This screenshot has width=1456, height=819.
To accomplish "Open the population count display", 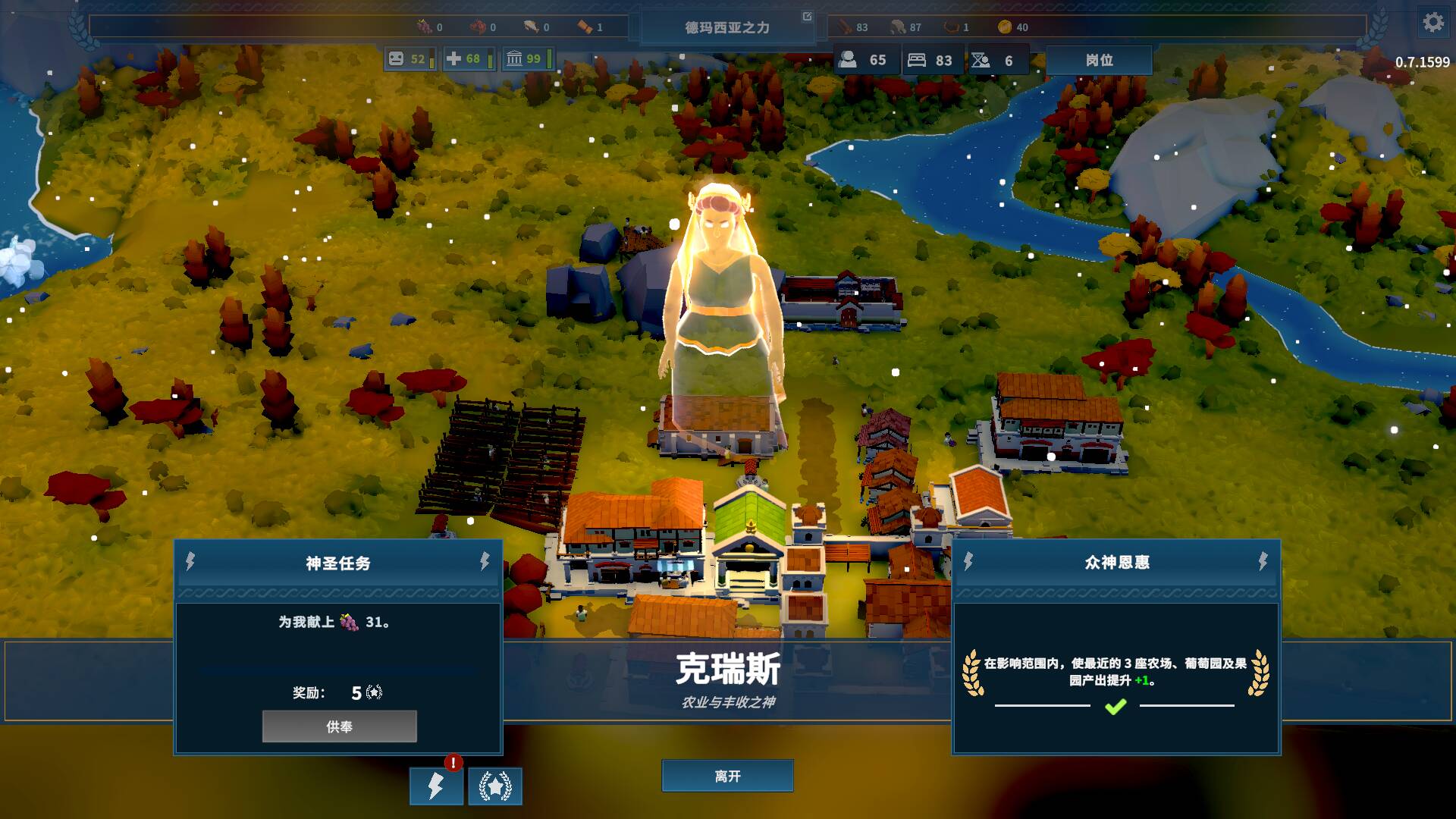I will 865,60.
